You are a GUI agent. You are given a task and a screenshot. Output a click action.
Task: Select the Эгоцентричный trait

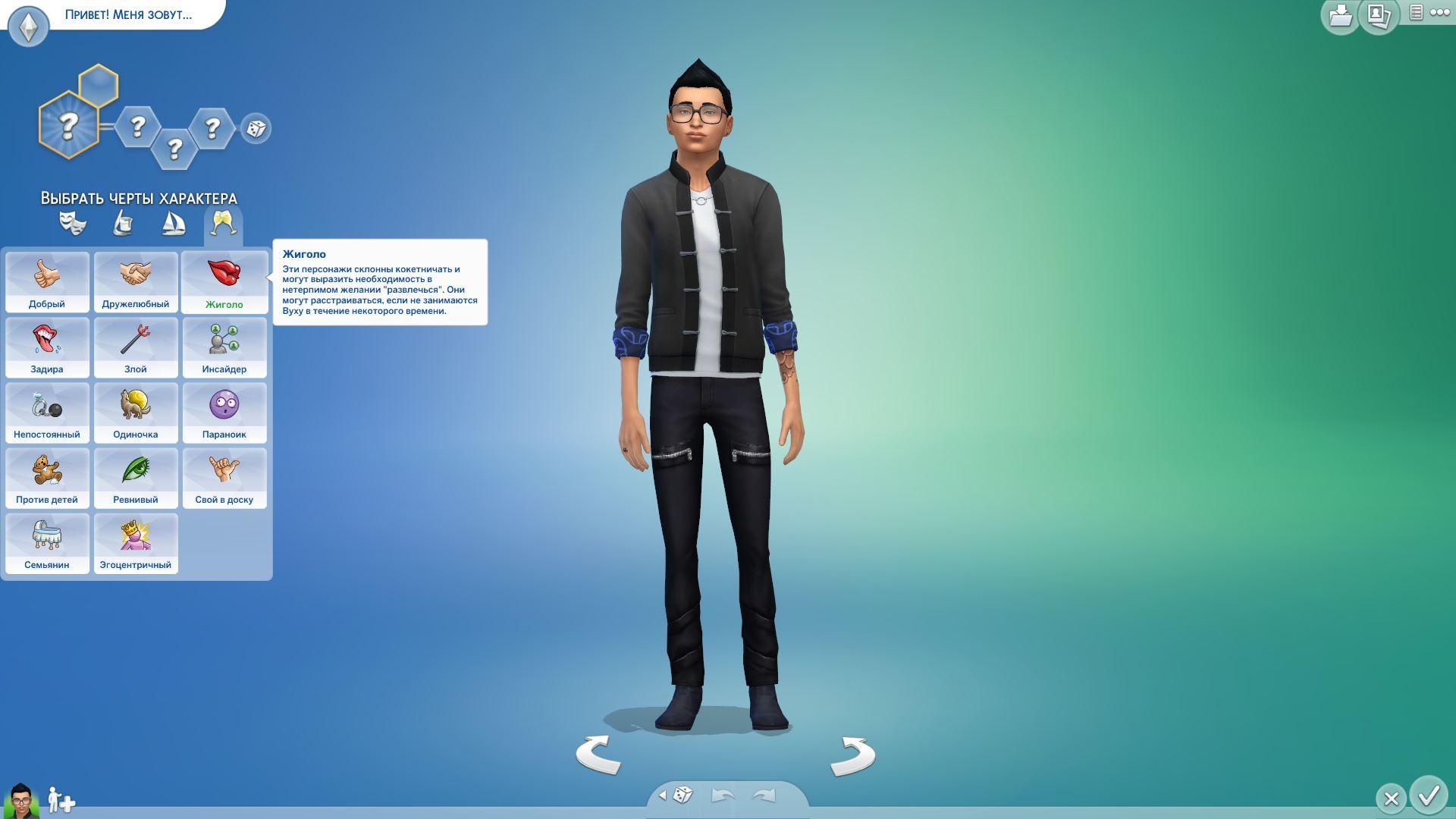[x=136, y=543]
